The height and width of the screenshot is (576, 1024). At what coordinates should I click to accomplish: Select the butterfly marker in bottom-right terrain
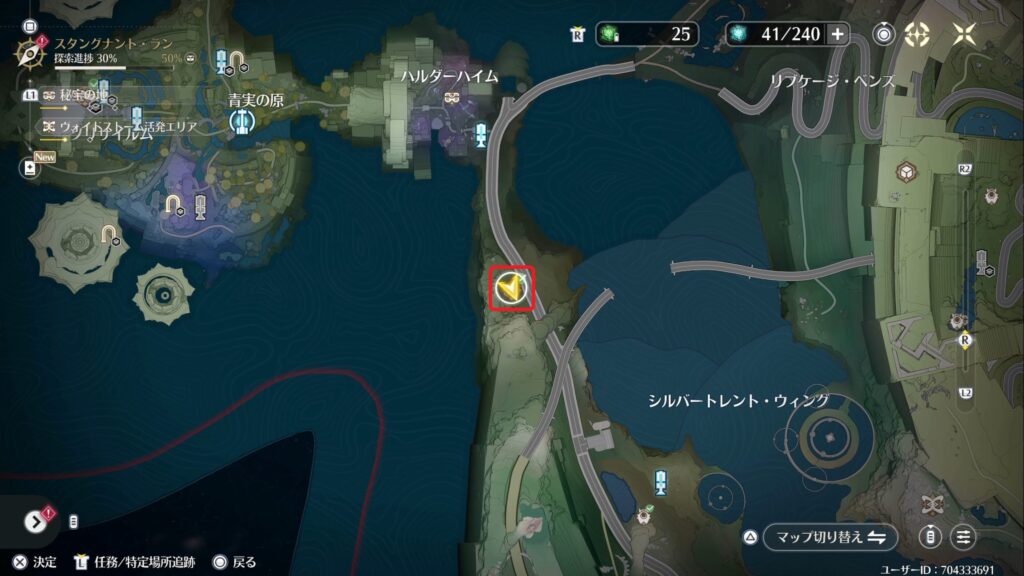(936, 504)
